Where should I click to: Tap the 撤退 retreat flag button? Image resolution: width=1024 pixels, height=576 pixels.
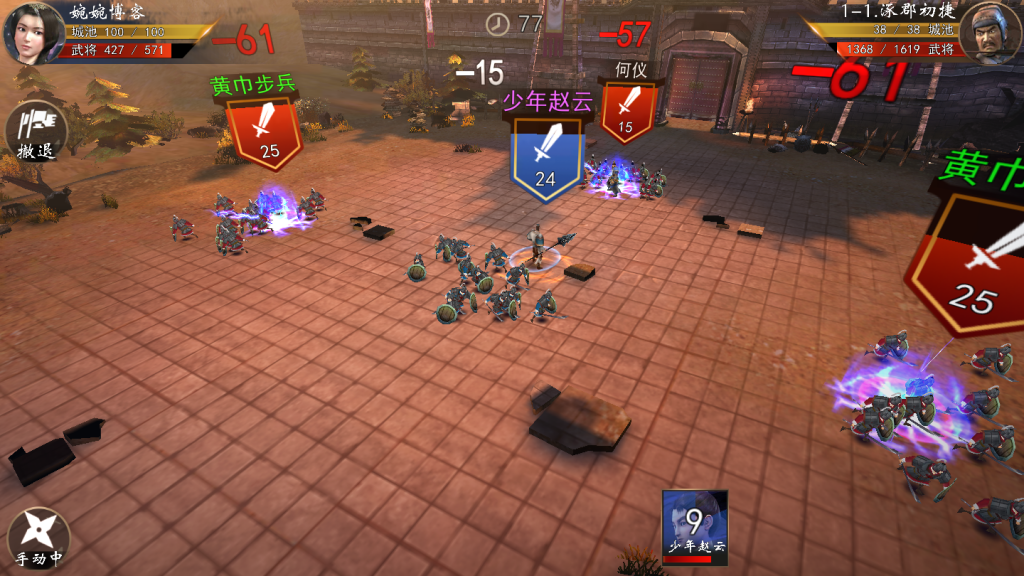[36, 132]
